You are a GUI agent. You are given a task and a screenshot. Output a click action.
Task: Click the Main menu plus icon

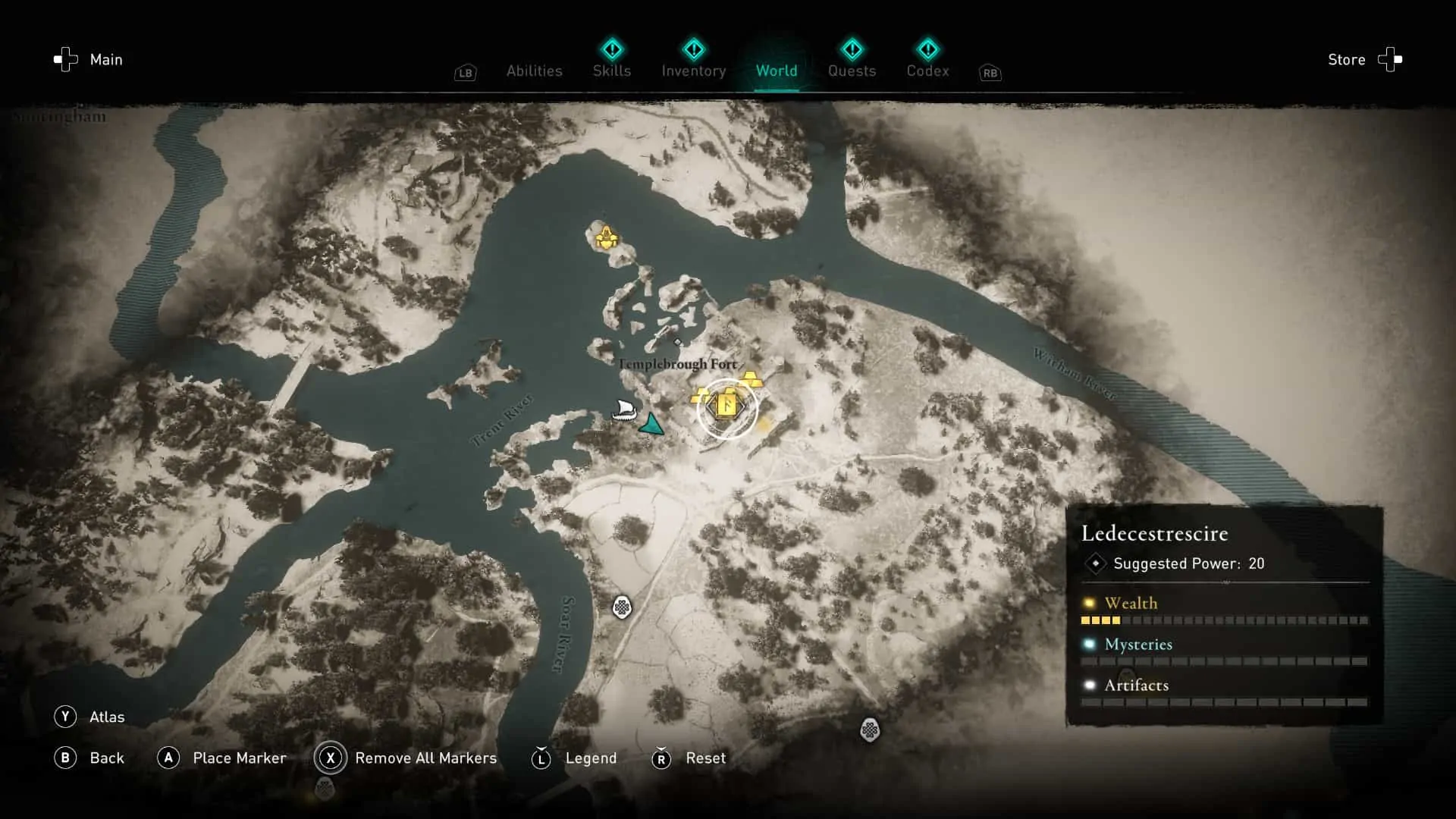(x=64, y=59)
